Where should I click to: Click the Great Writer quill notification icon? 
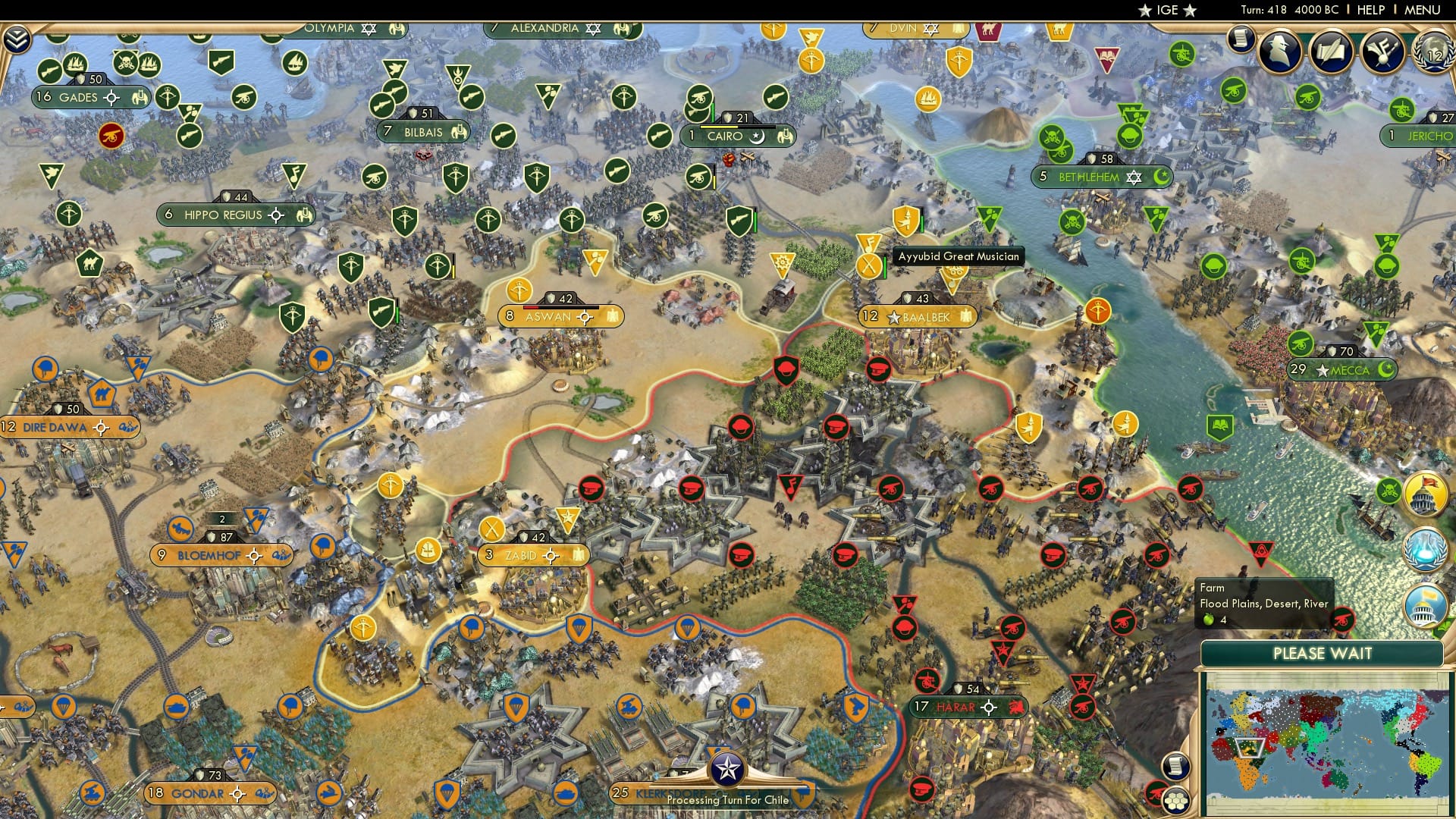[1332, 51]
